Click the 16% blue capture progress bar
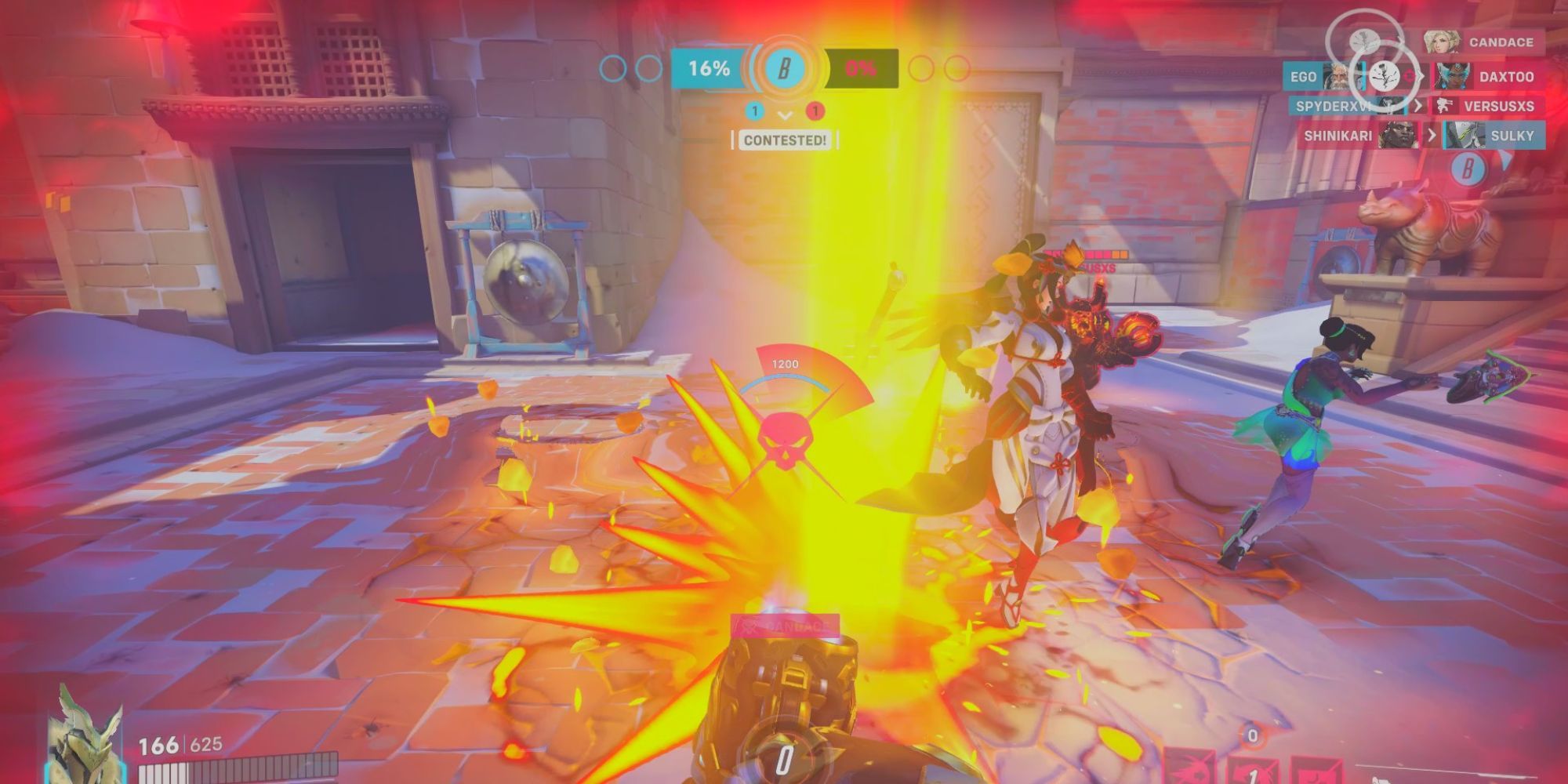The image size is (1568, 784). [x=707, y=69]
